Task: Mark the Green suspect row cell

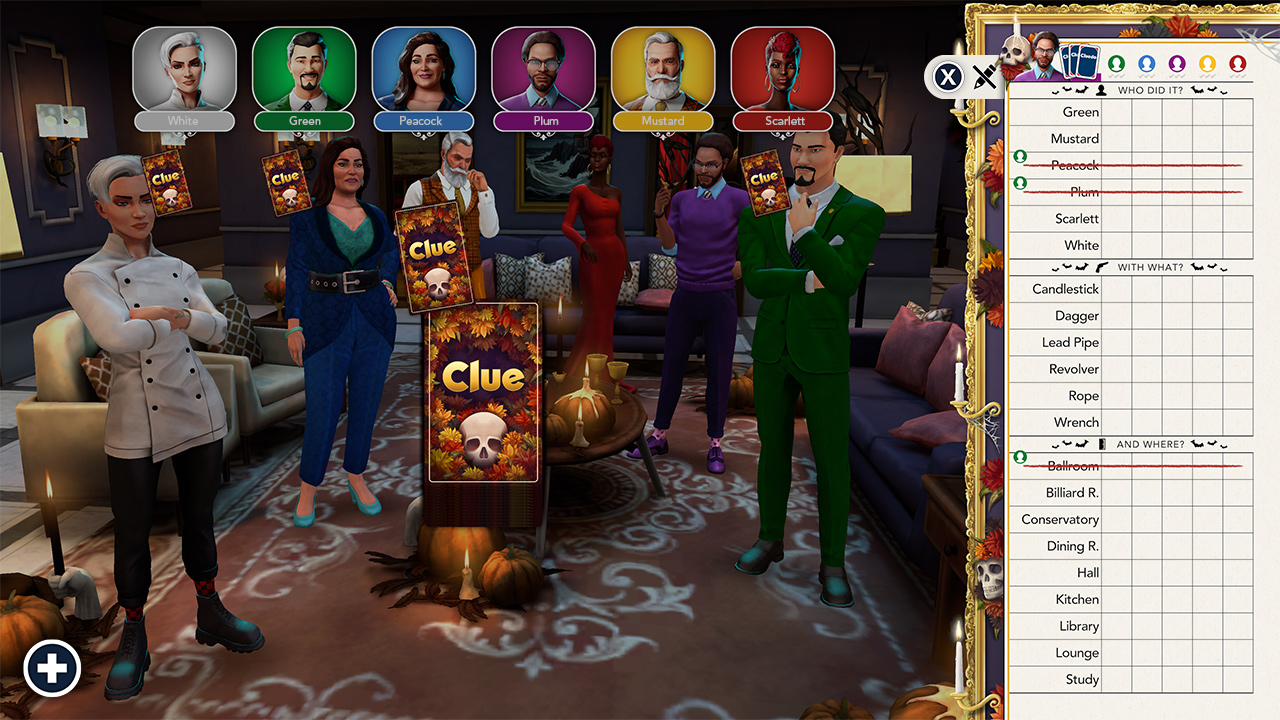Action: pyautogui.click(x=1116, y=111)
